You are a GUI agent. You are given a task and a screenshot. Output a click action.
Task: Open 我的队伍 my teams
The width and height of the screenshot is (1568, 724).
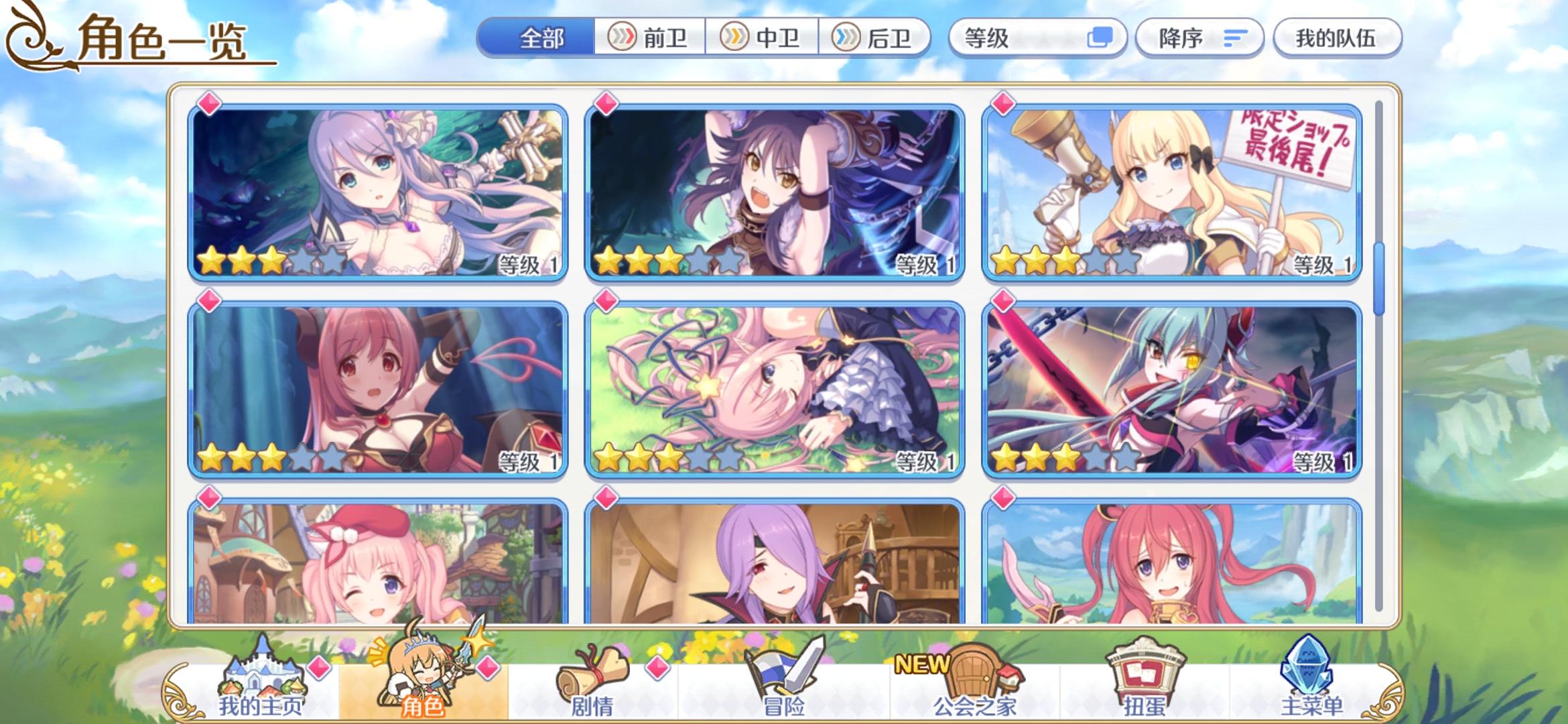1337,38
